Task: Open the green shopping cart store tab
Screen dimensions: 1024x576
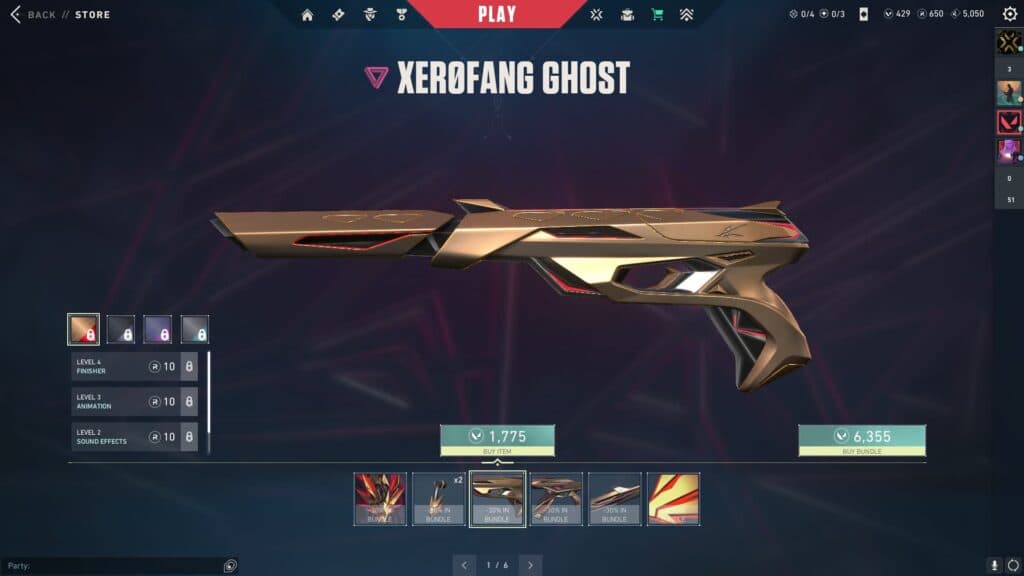Action: coord(657,15)
